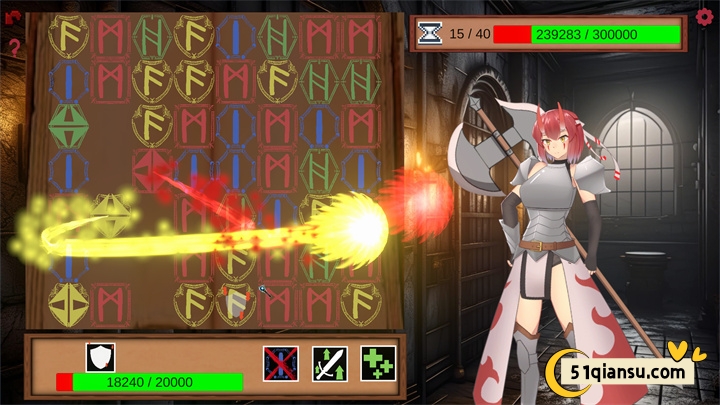Image resolution: width=720 pixels, height=405 pixels.
Task: Pick the yellow diamond gem tile
Action: click(110, 212)
